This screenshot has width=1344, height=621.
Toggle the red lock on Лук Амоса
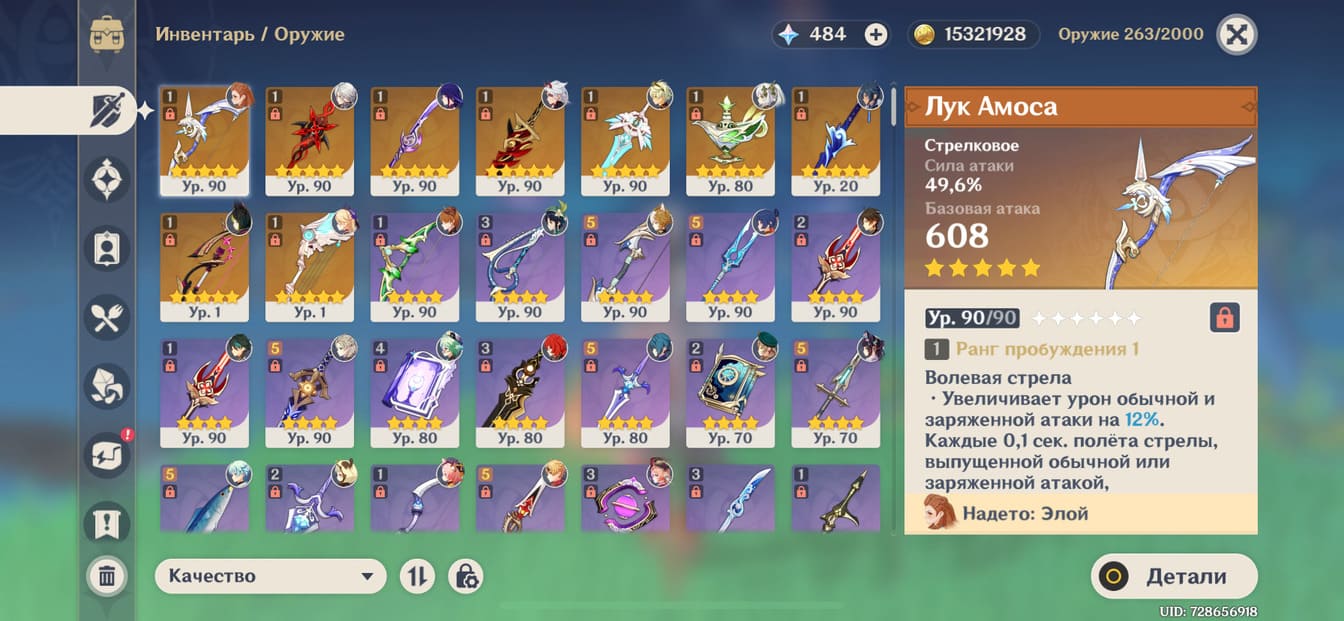(x=1224, y=318)
